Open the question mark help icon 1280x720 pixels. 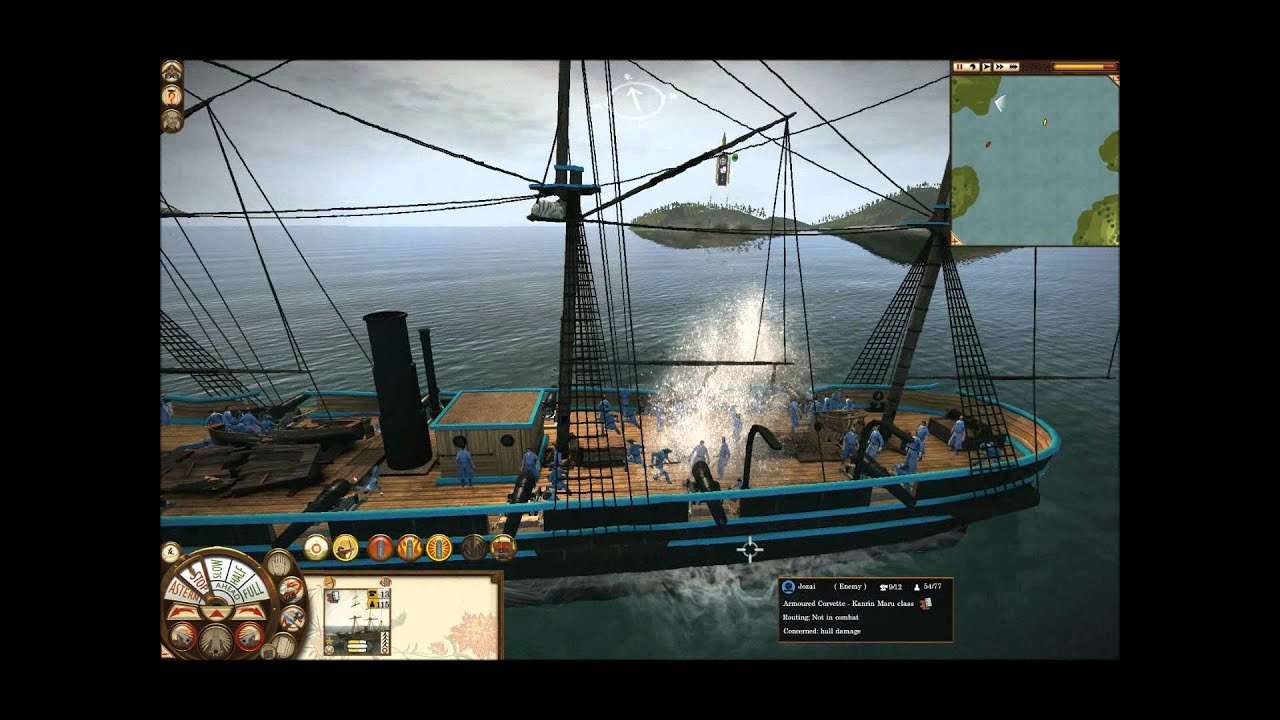pyautogui.click(x=172, y=96)
